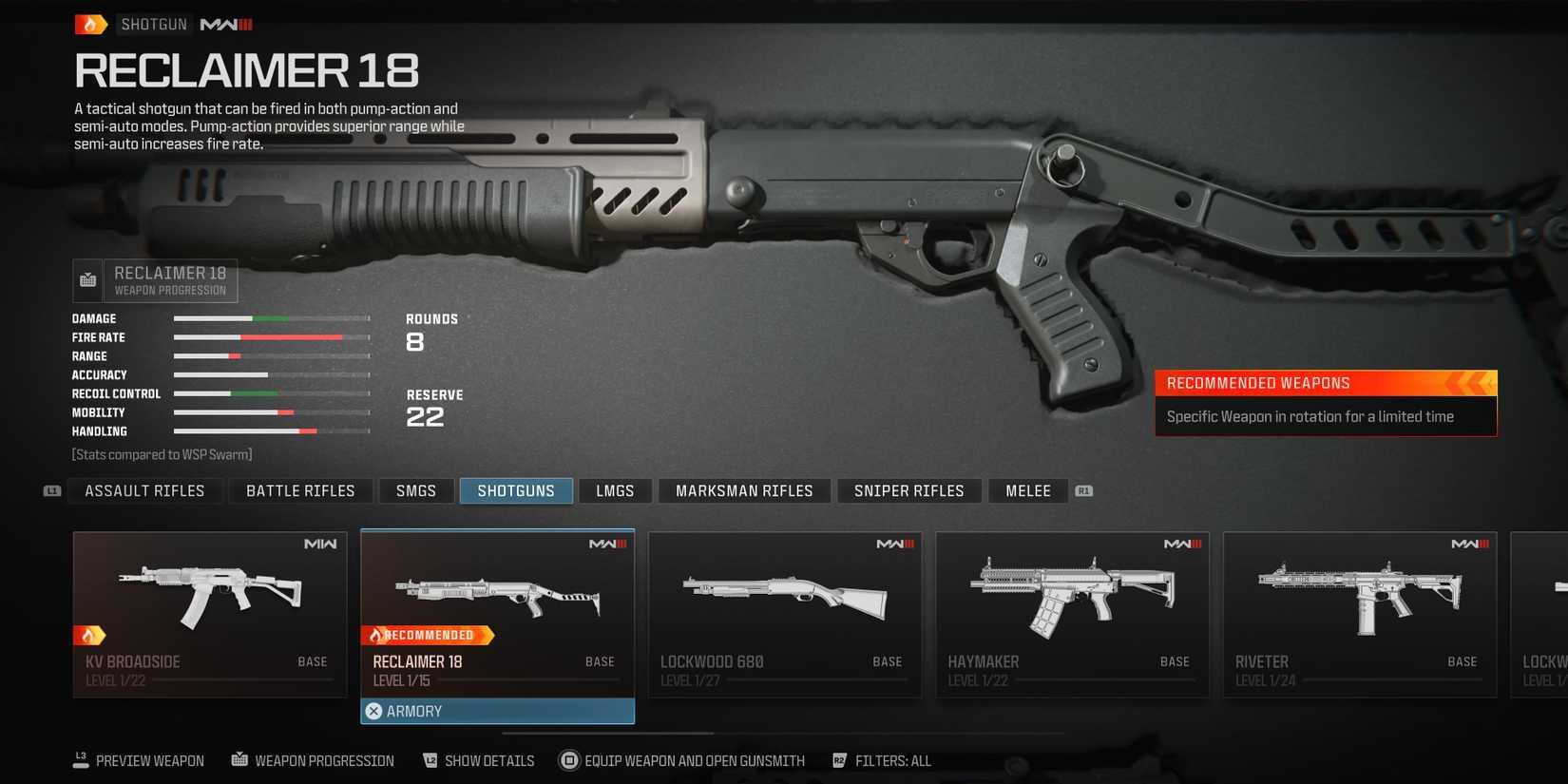Select the KV Broadside weapon tile
The width and height of the screenshot is (1568, 784).
pyautogui.click(x=210, y=614)
